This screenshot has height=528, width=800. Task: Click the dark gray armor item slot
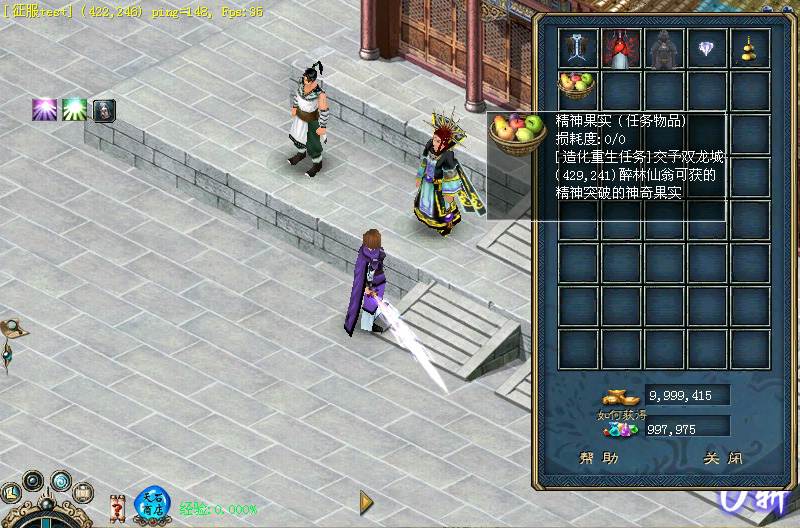coord(664,47)
